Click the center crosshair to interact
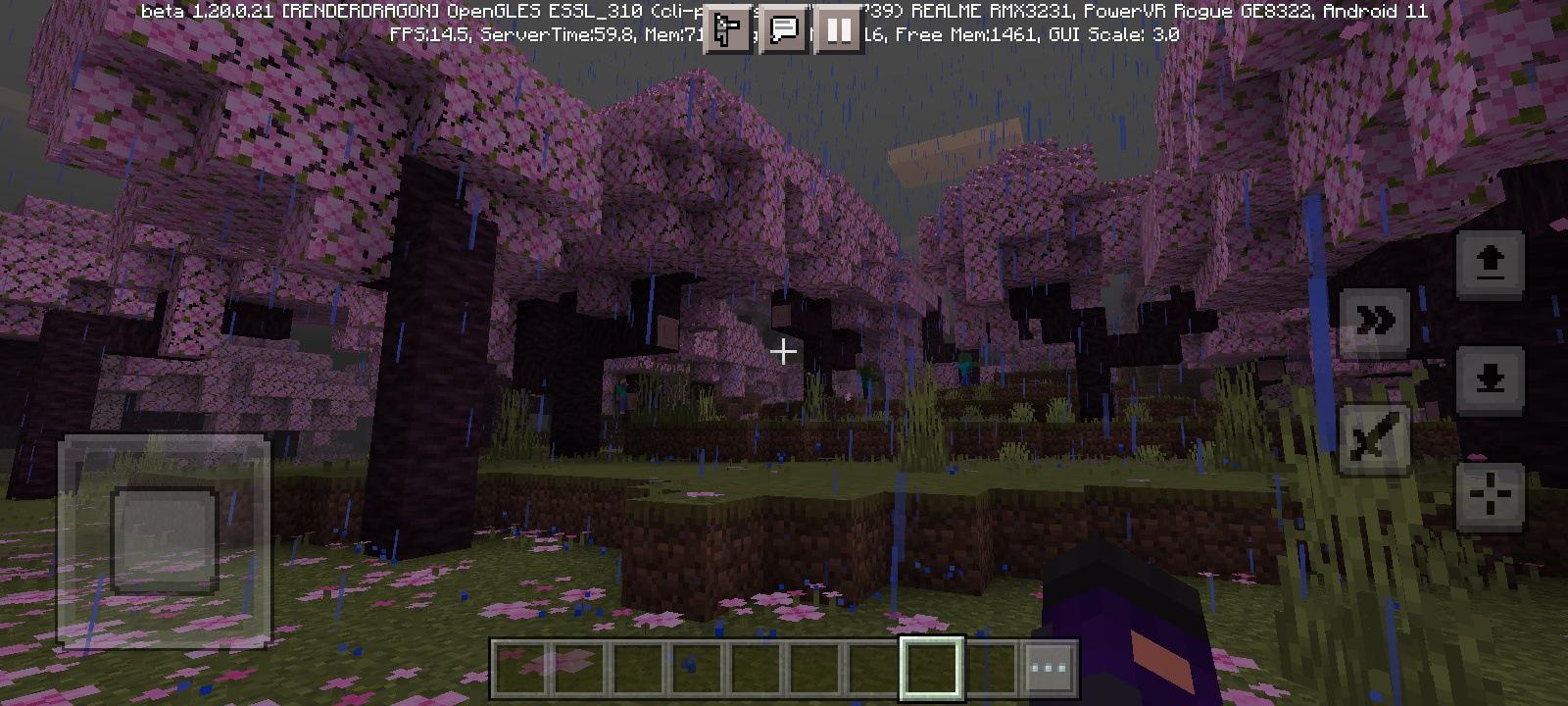This screenshot has width=1568, height=706. click(784, 353)
